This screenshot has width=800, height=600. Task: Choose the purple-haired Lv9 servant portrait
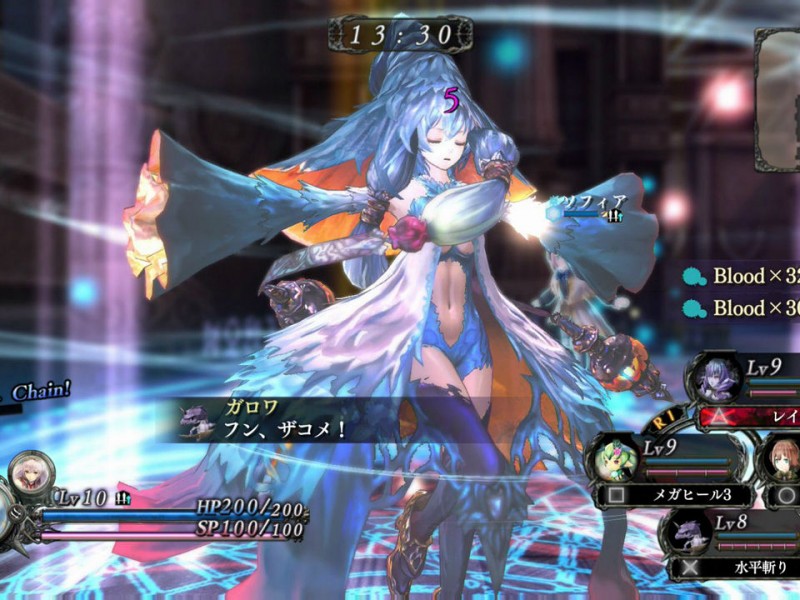pos(716,378)
